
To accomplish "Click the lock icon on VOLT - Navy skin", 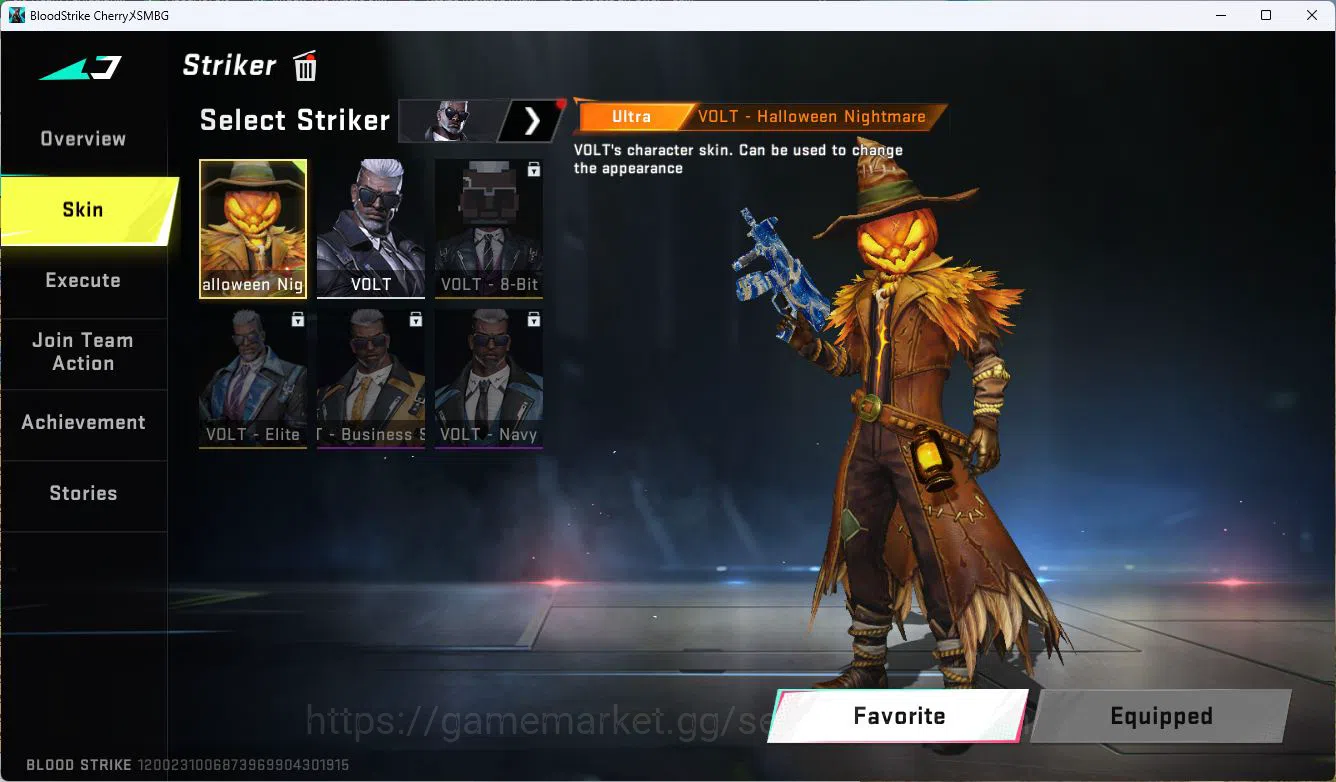I will click(x=533, y=319).
